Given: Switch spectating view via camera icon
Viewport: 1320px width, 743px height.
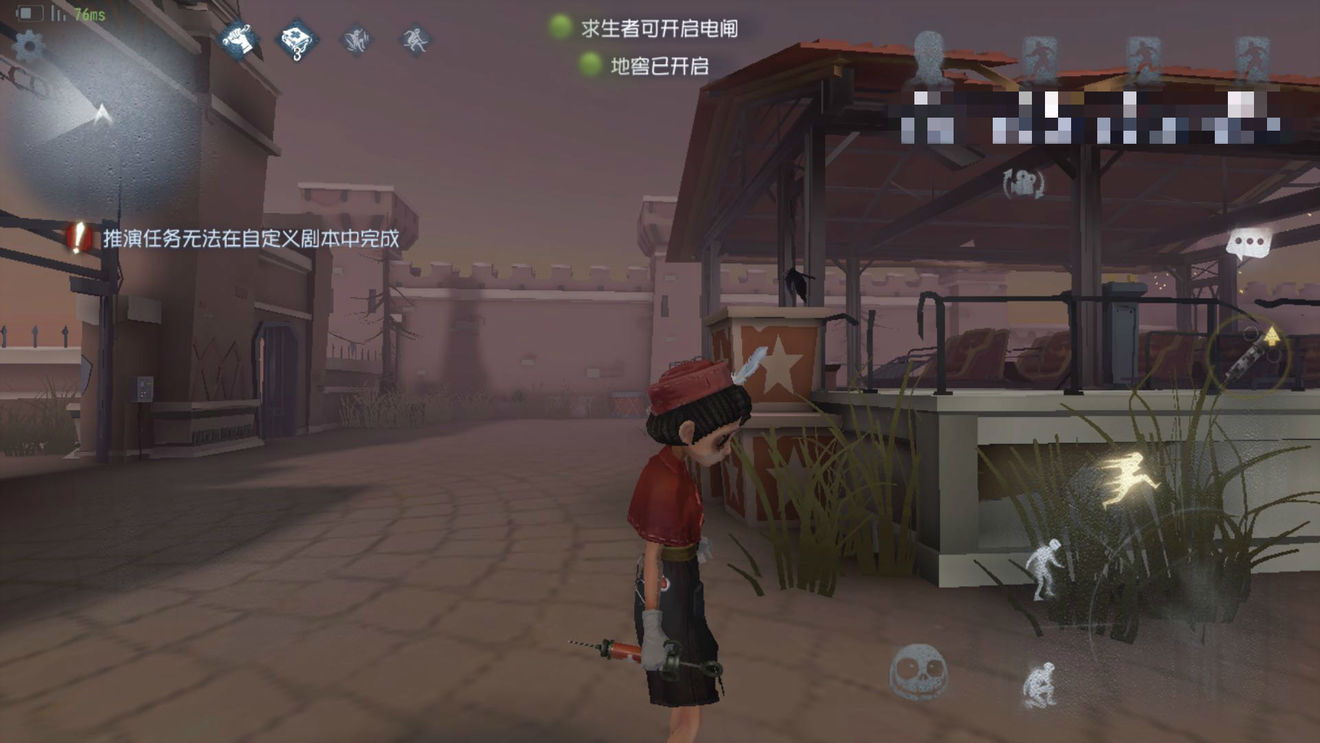Looking at the screenshot, I should (x=1022, y=185).
